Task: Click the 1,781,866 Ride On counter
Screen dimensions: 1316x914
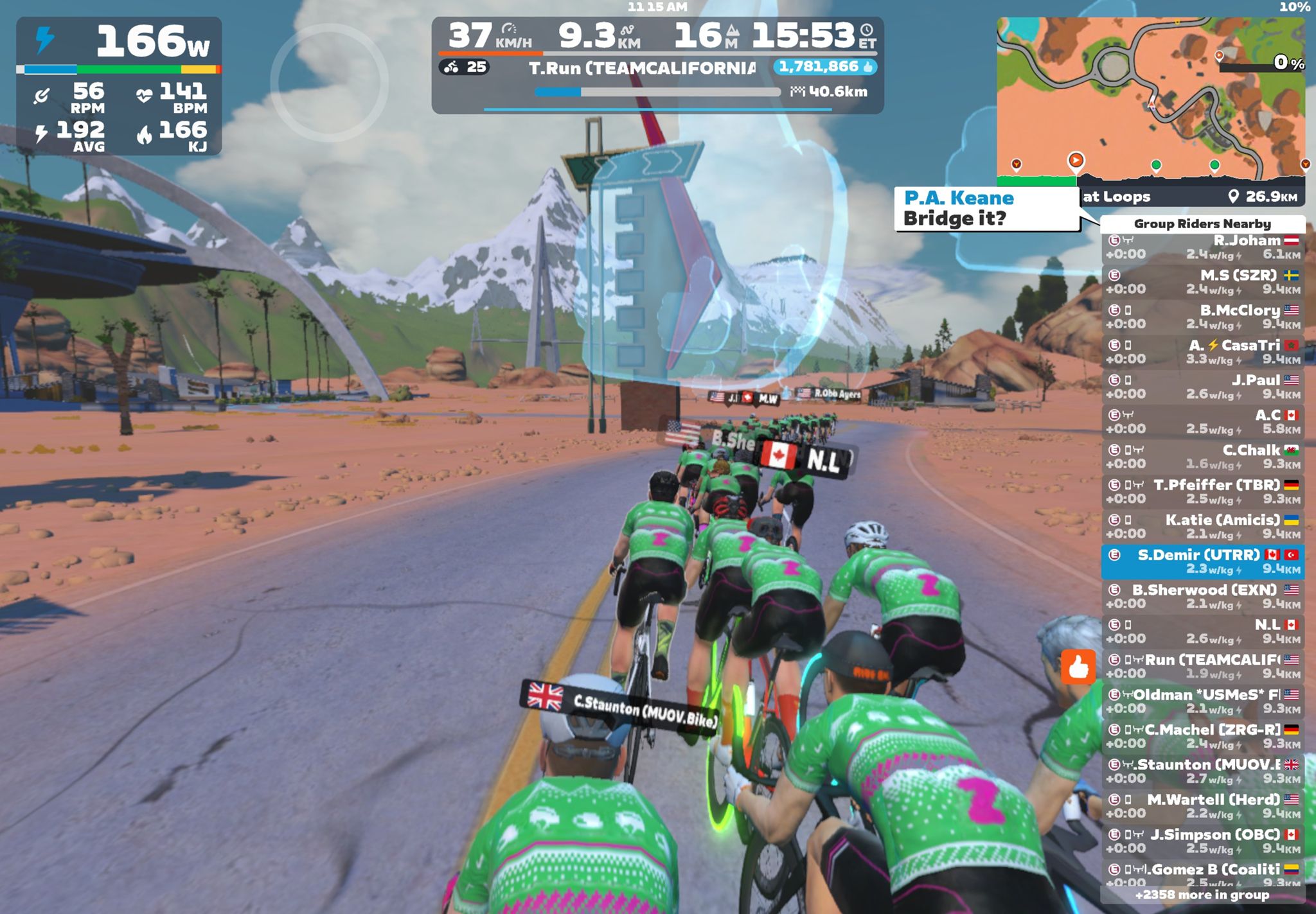Action: (x=825, y=67)
